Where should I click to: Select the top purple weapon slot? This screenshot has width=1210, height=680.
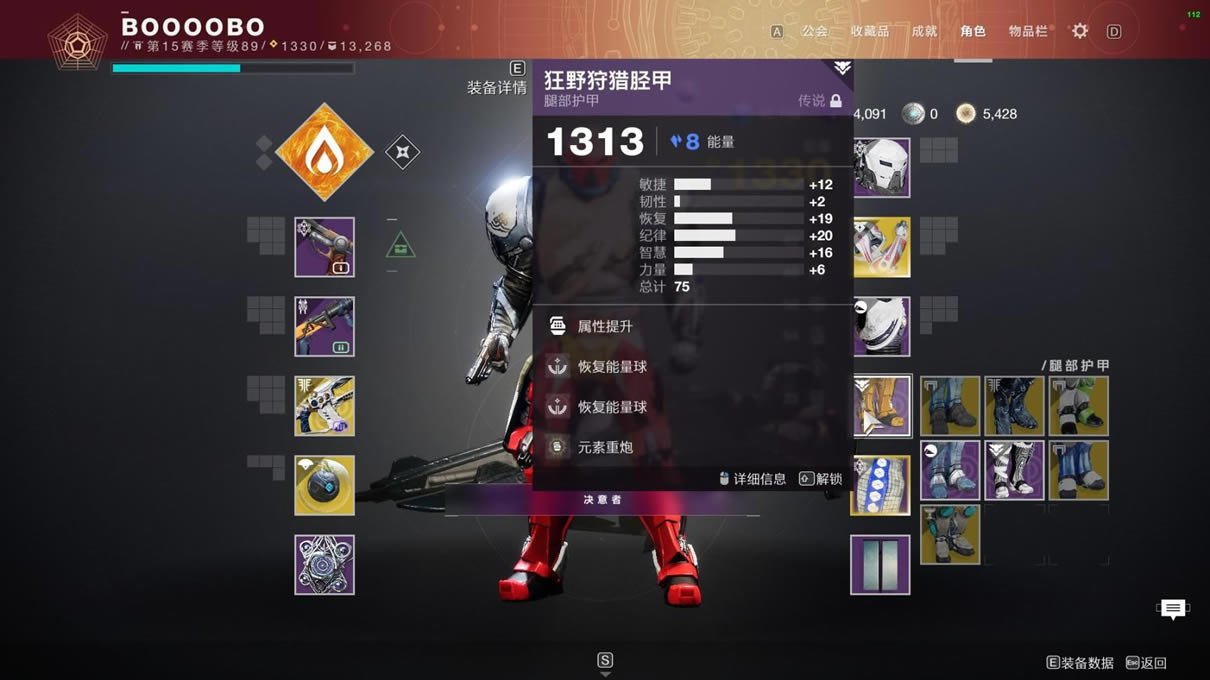pos(324,247)
